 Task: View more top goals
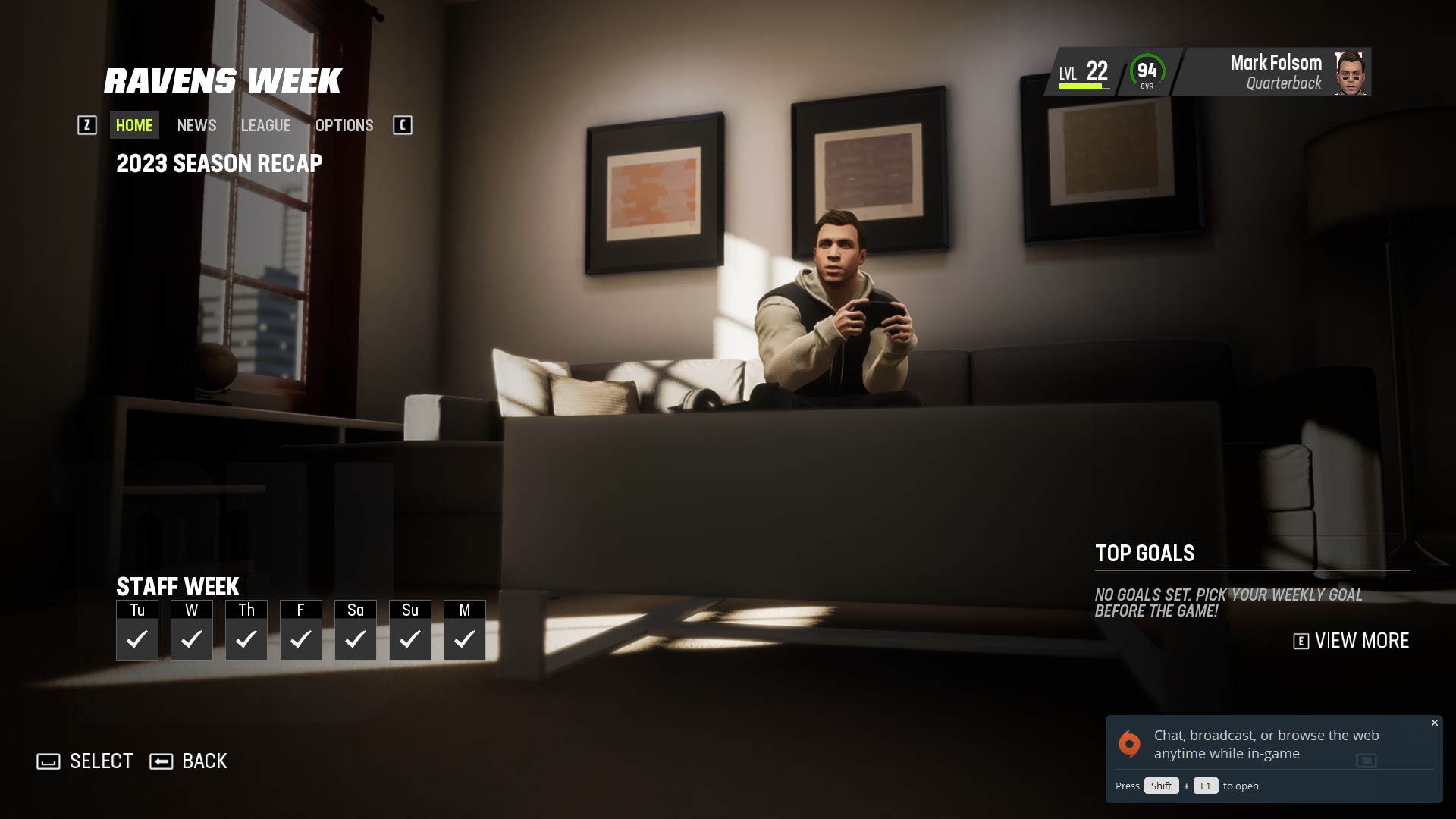point(1351,641)
